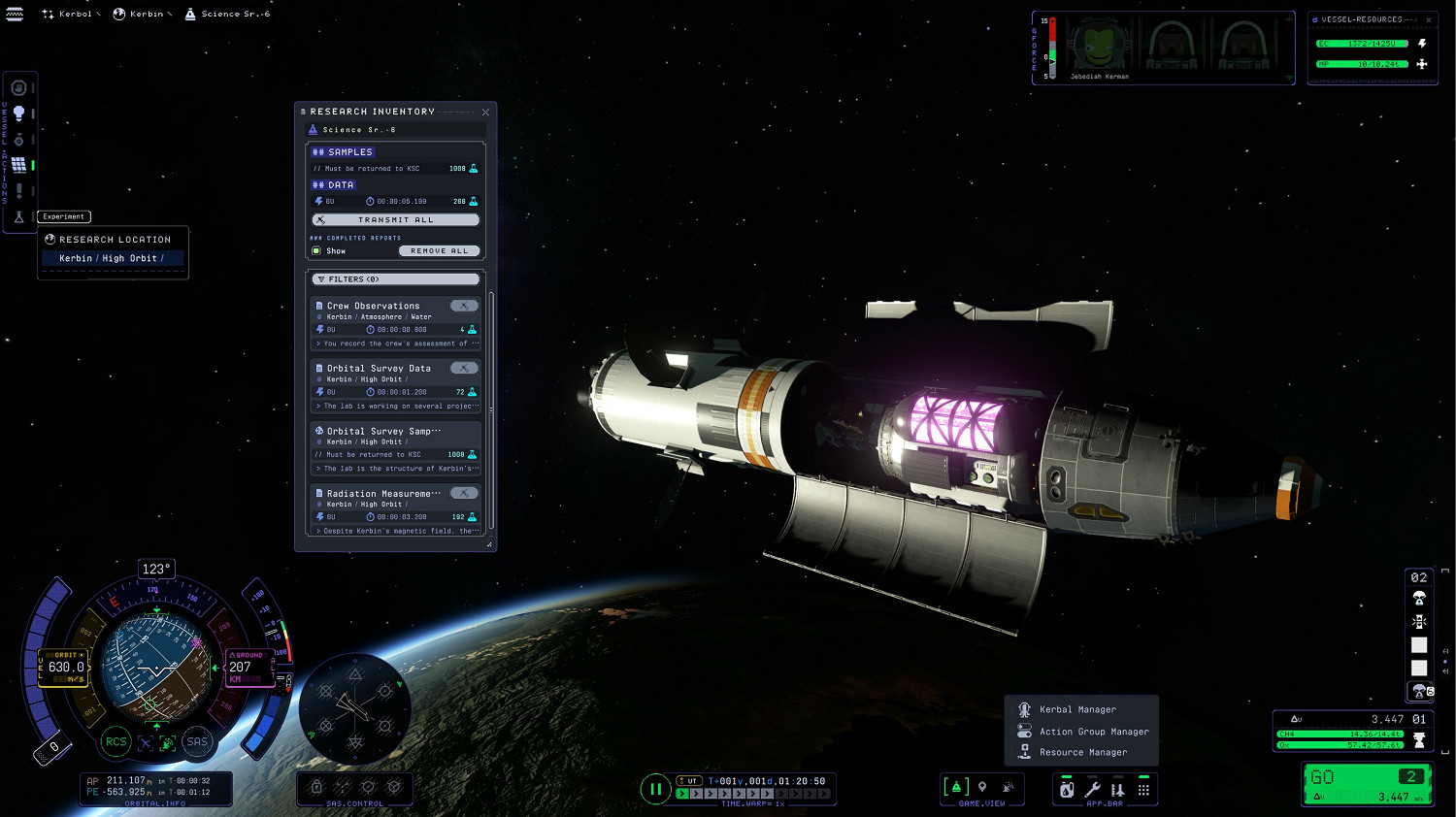Remove all completed reports
Viewport: 1456px width, 817px height.
439,251
